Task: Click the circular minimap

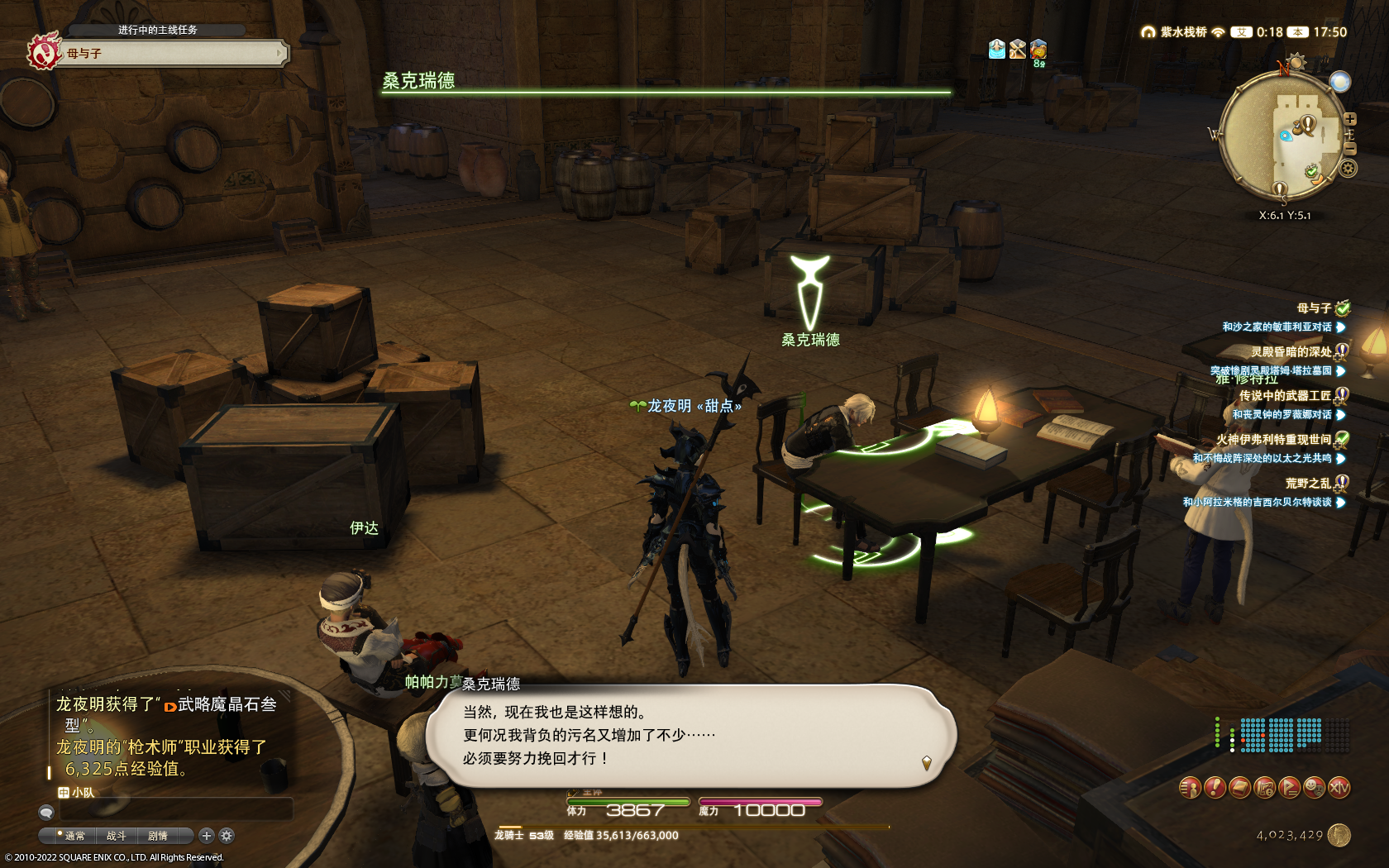Action: tap(1280, 137)
